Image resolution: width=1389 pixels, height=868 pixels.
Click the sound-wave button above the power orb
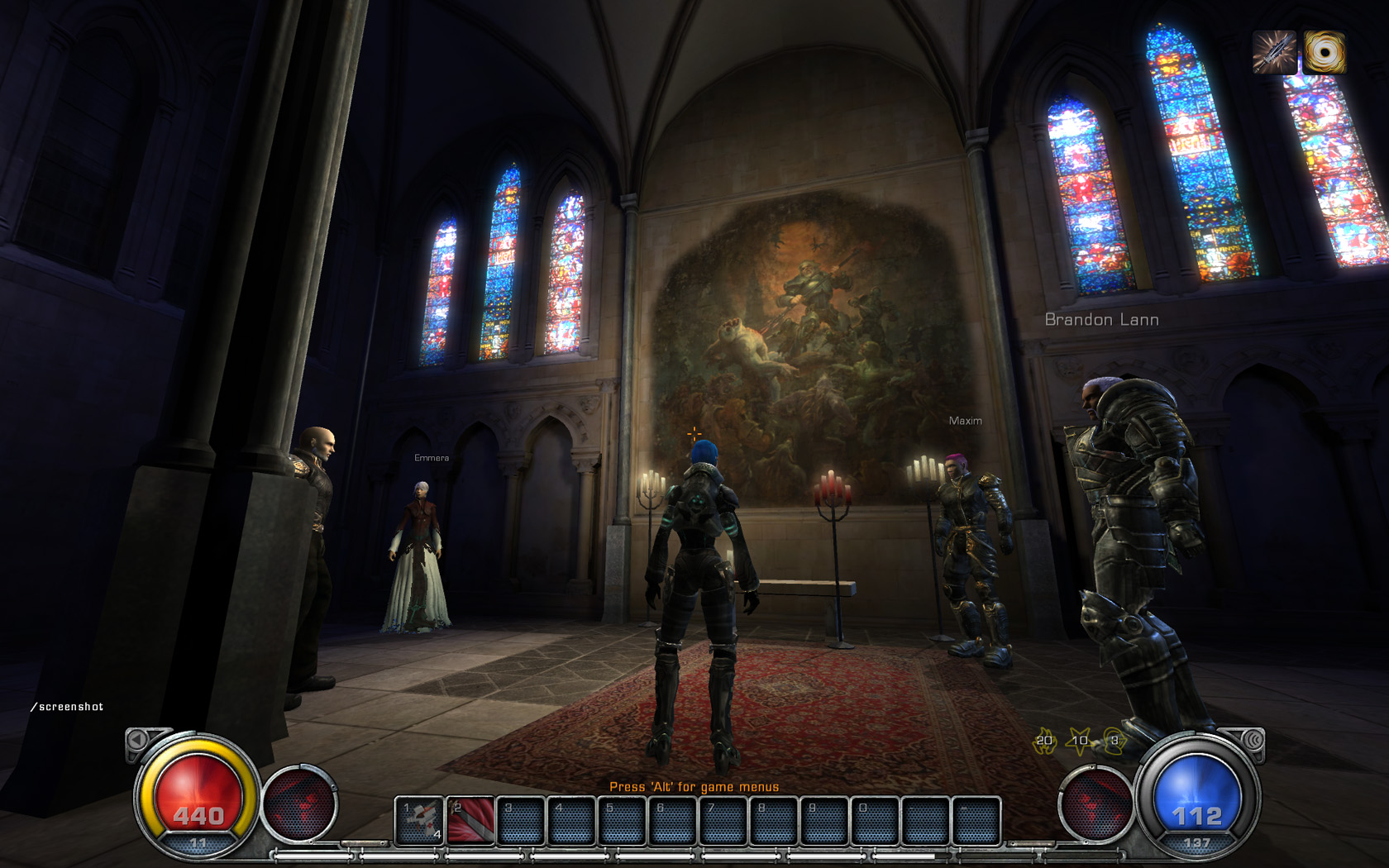pos(1252,739)
